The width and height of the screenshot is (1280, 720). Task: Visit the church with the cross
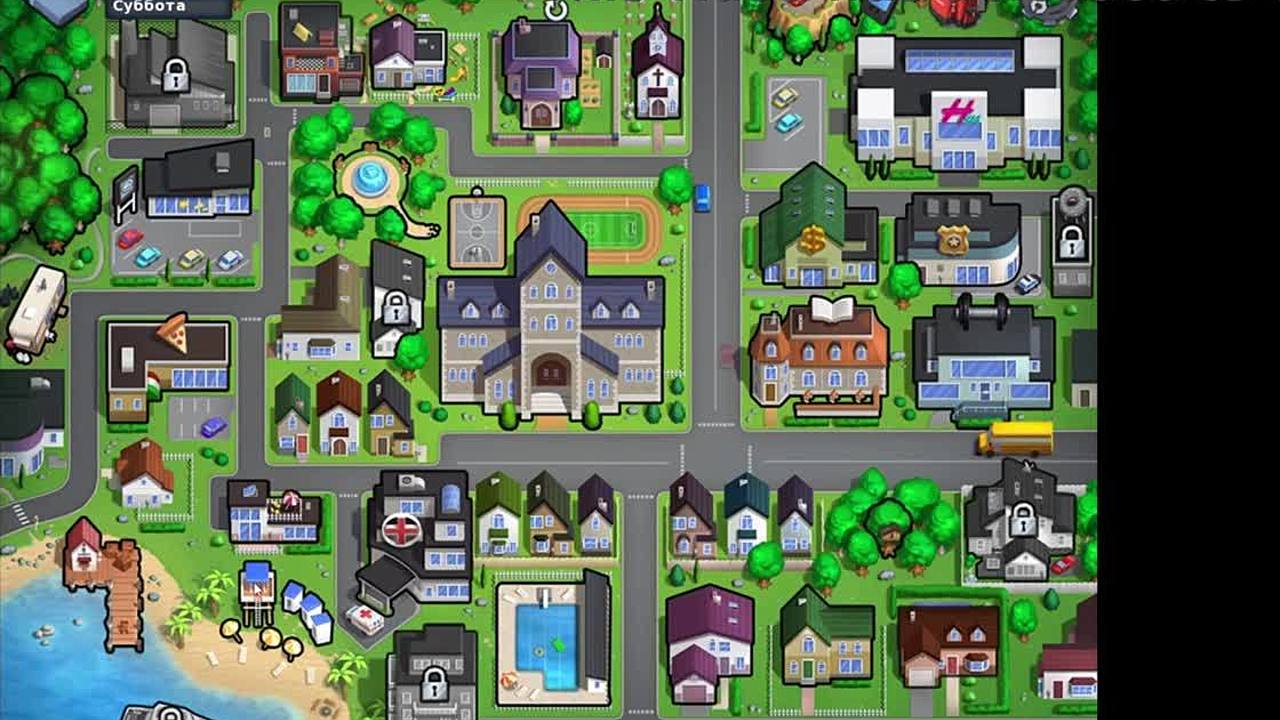[657, 70]
